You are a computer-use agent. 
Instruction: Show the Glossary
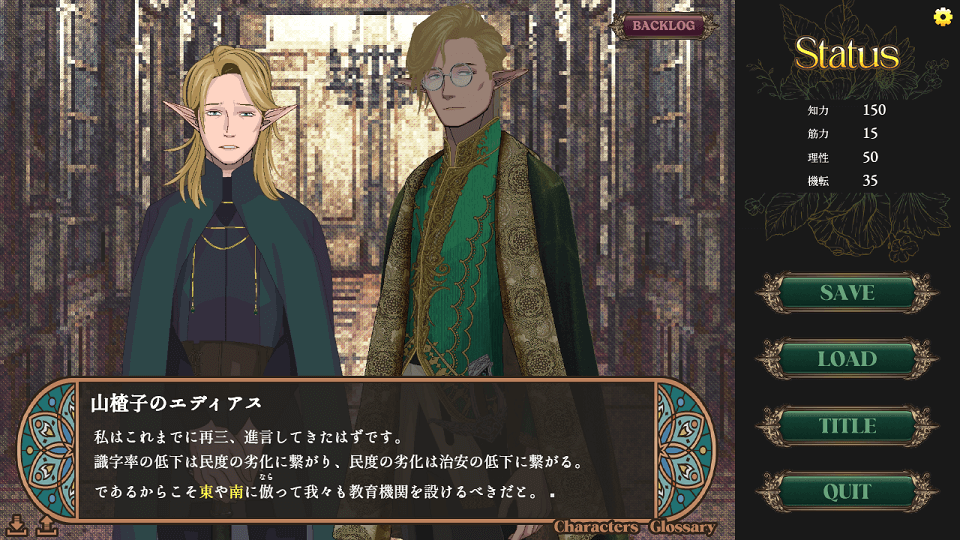pyautogui.click(x=683, y=527)
